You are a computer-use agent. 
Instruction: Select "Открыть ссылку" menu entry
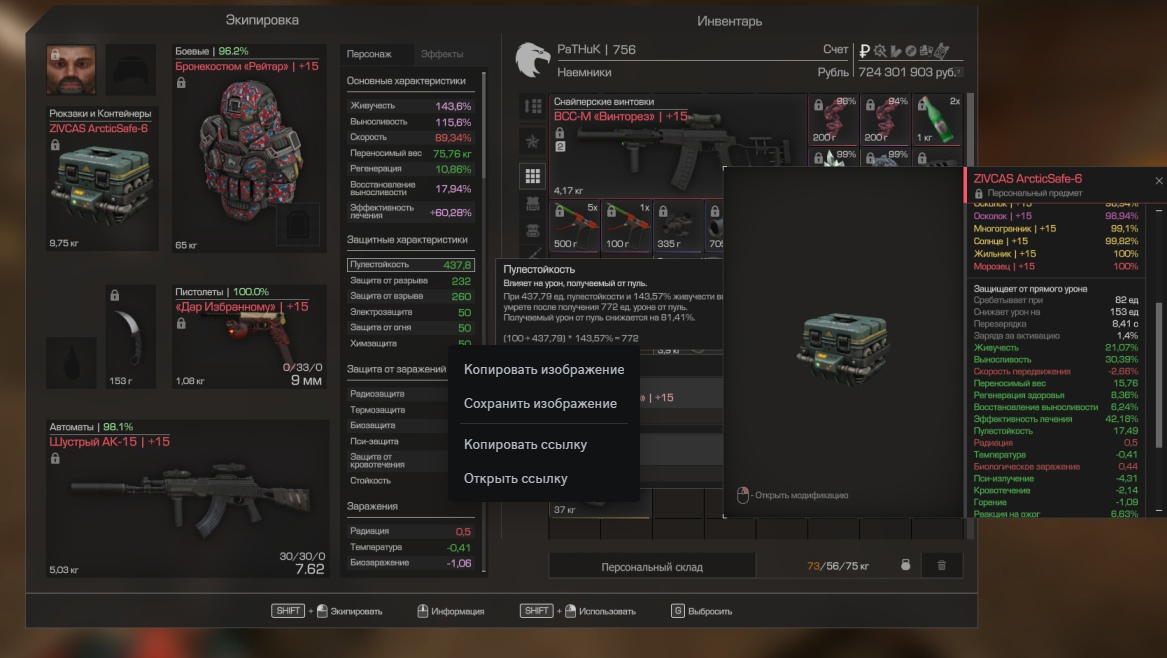click(515, 478)
